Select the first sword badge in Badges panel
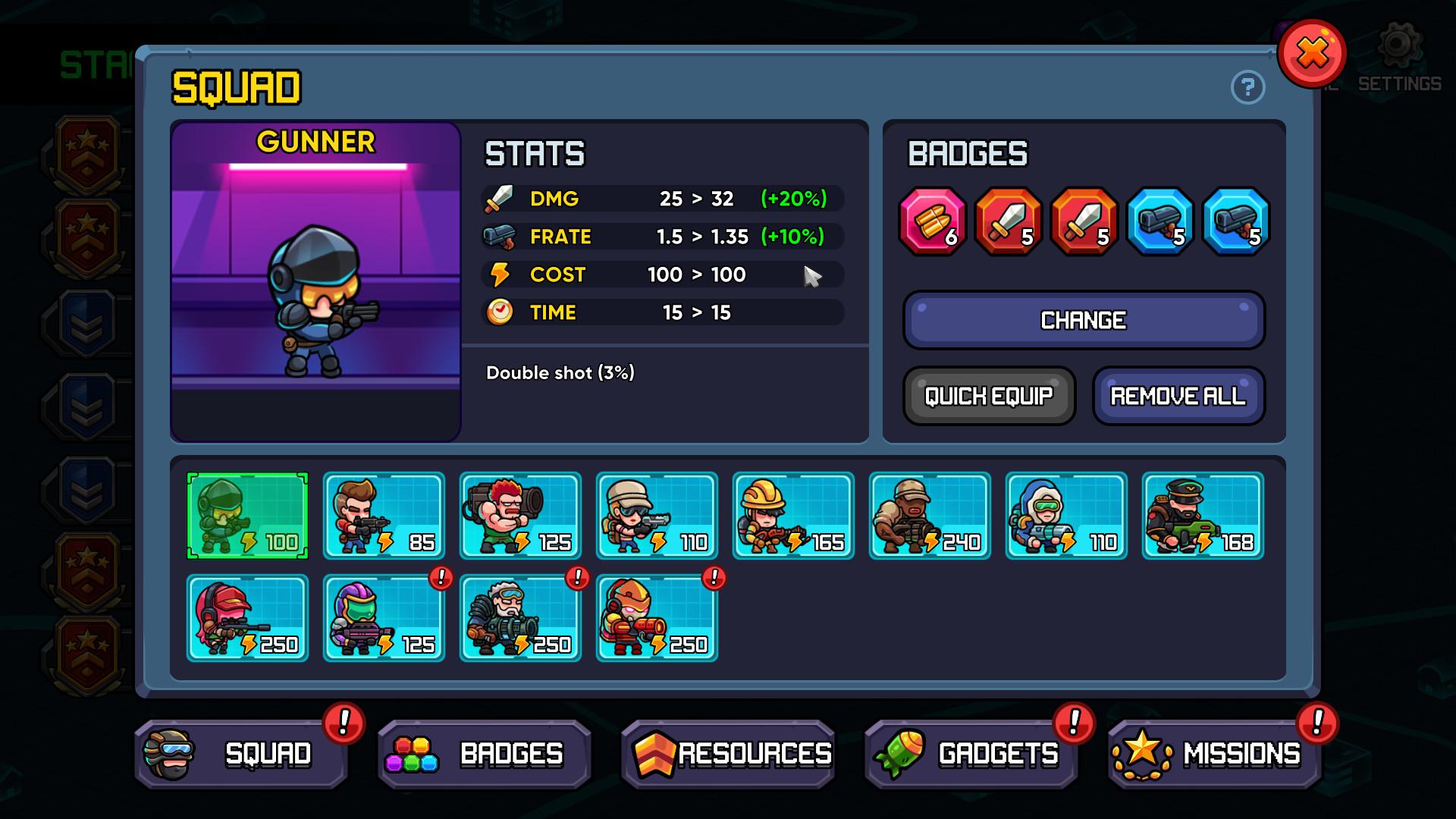The image size is (1456, 819). click(1007, 222)
